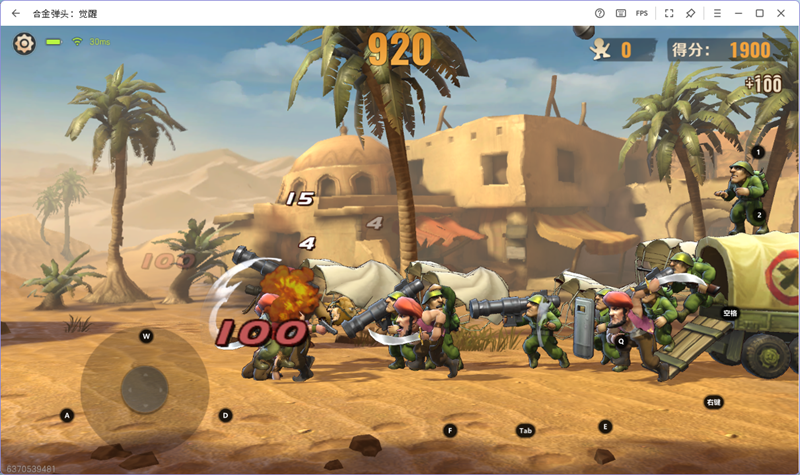
Task: Go back with the title bar arrow
Action: coord(16,13)
